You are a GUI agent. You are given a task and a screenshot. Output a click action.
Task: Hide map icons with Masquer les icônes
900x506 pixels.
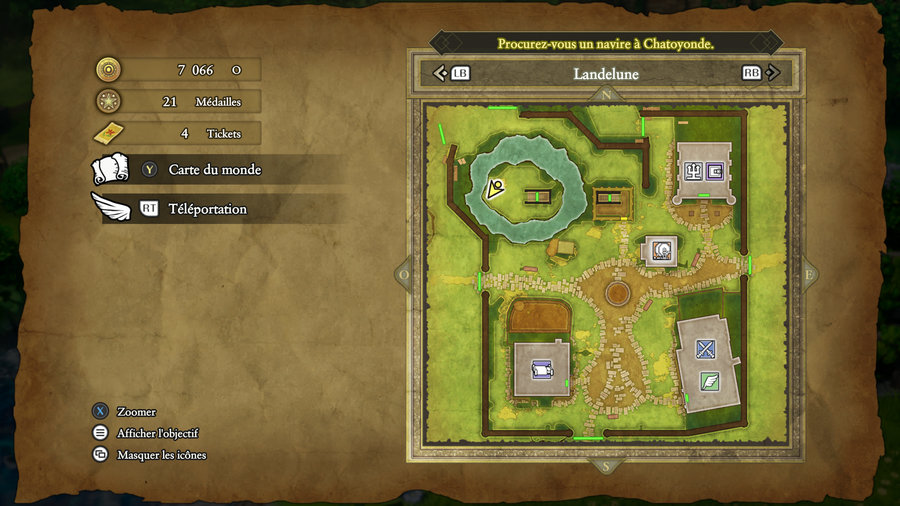point(161,455)
